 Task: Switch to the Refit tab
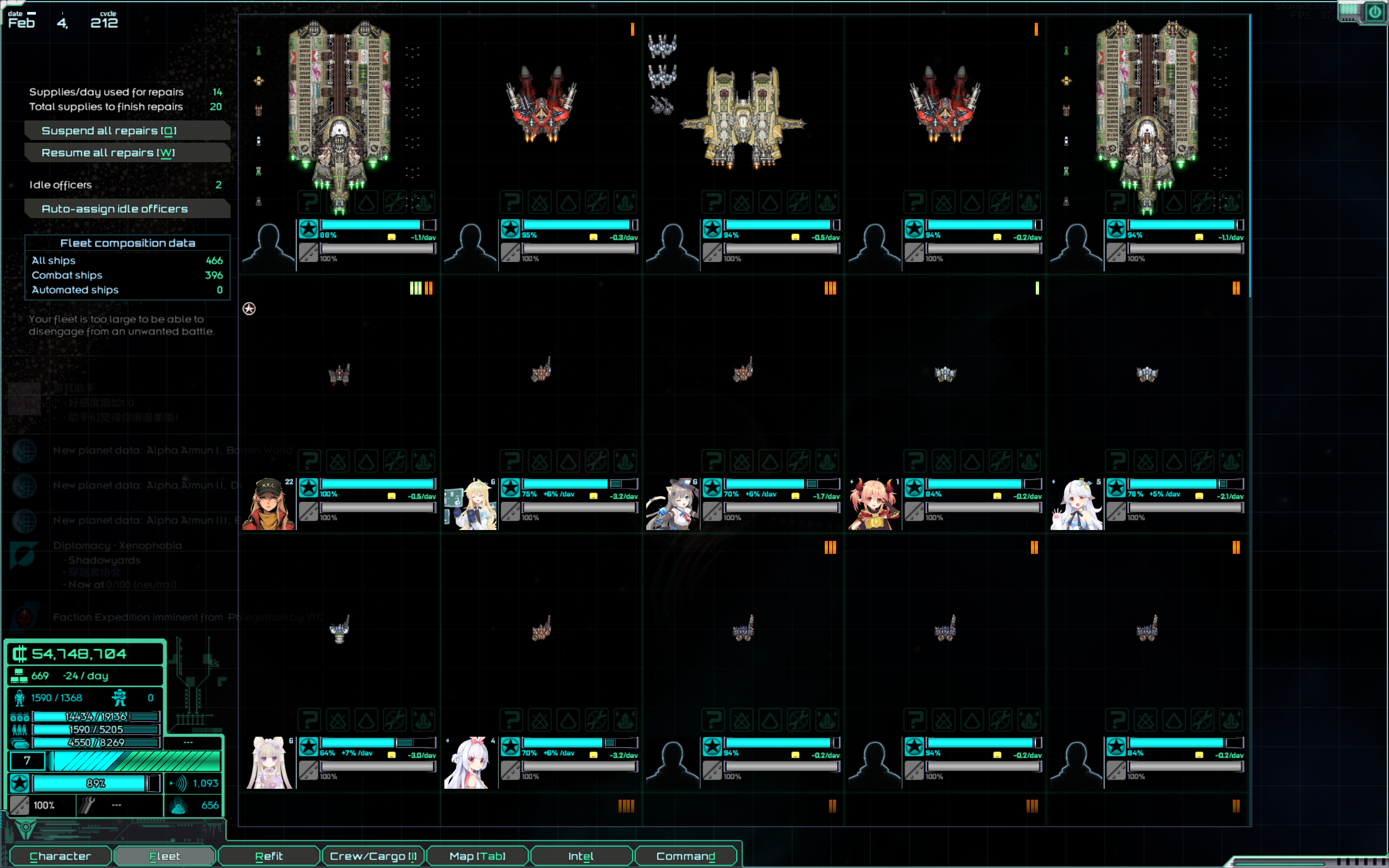click(x=269, y=856)
